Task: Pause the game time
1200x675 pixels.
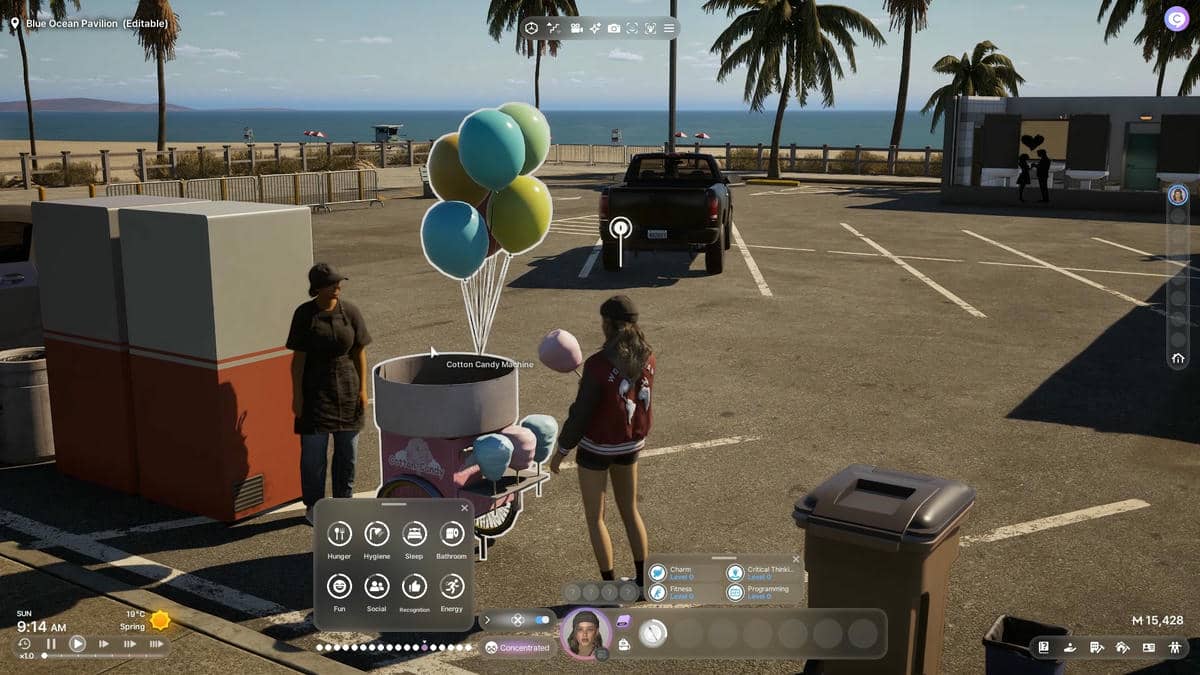Action: (51, 644)
